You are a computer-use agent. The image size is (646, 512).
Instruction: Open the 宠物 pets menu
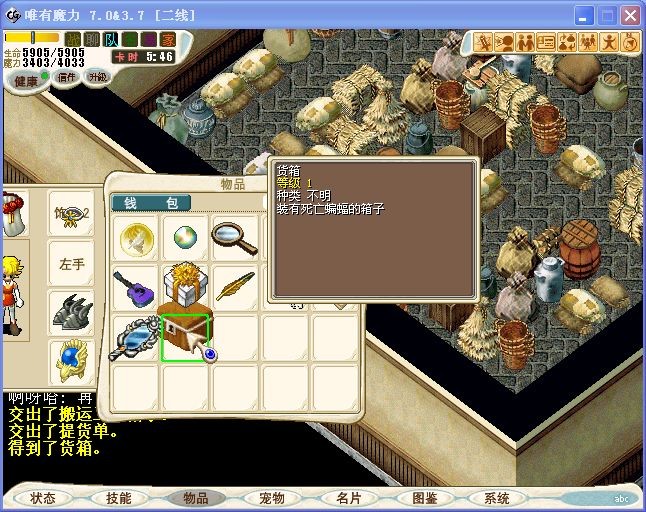pos(271,497)
